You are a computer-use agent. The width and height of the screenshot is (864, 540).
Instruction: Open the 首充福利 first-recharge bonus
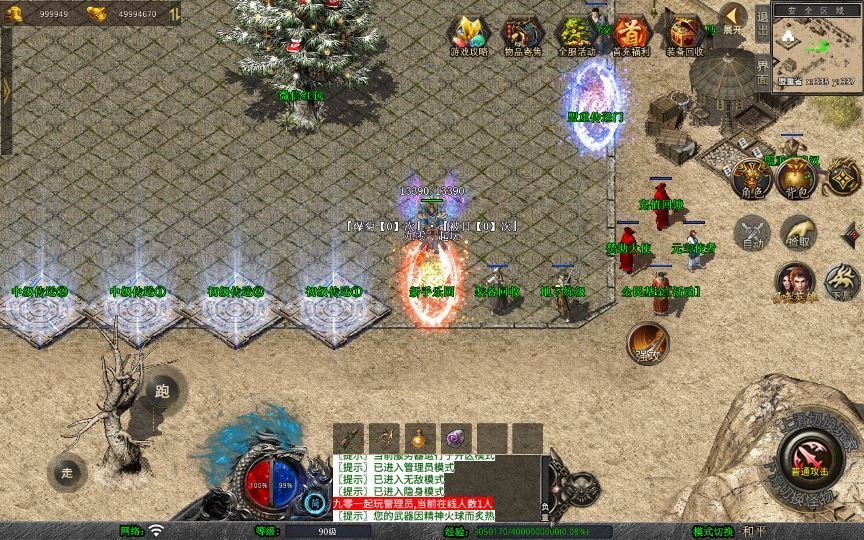(630, 35)
